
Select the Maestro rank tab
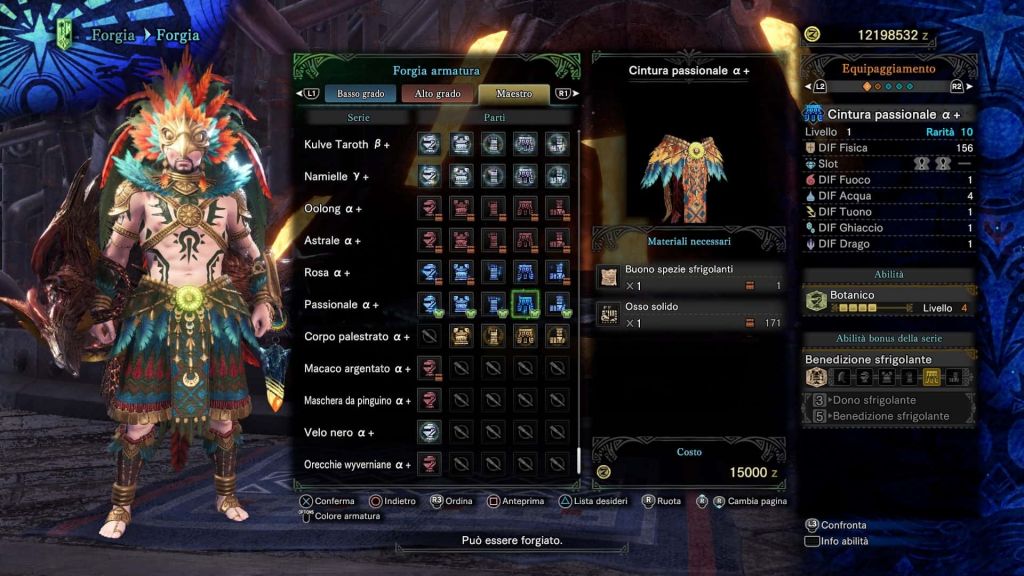coord(514,94)
